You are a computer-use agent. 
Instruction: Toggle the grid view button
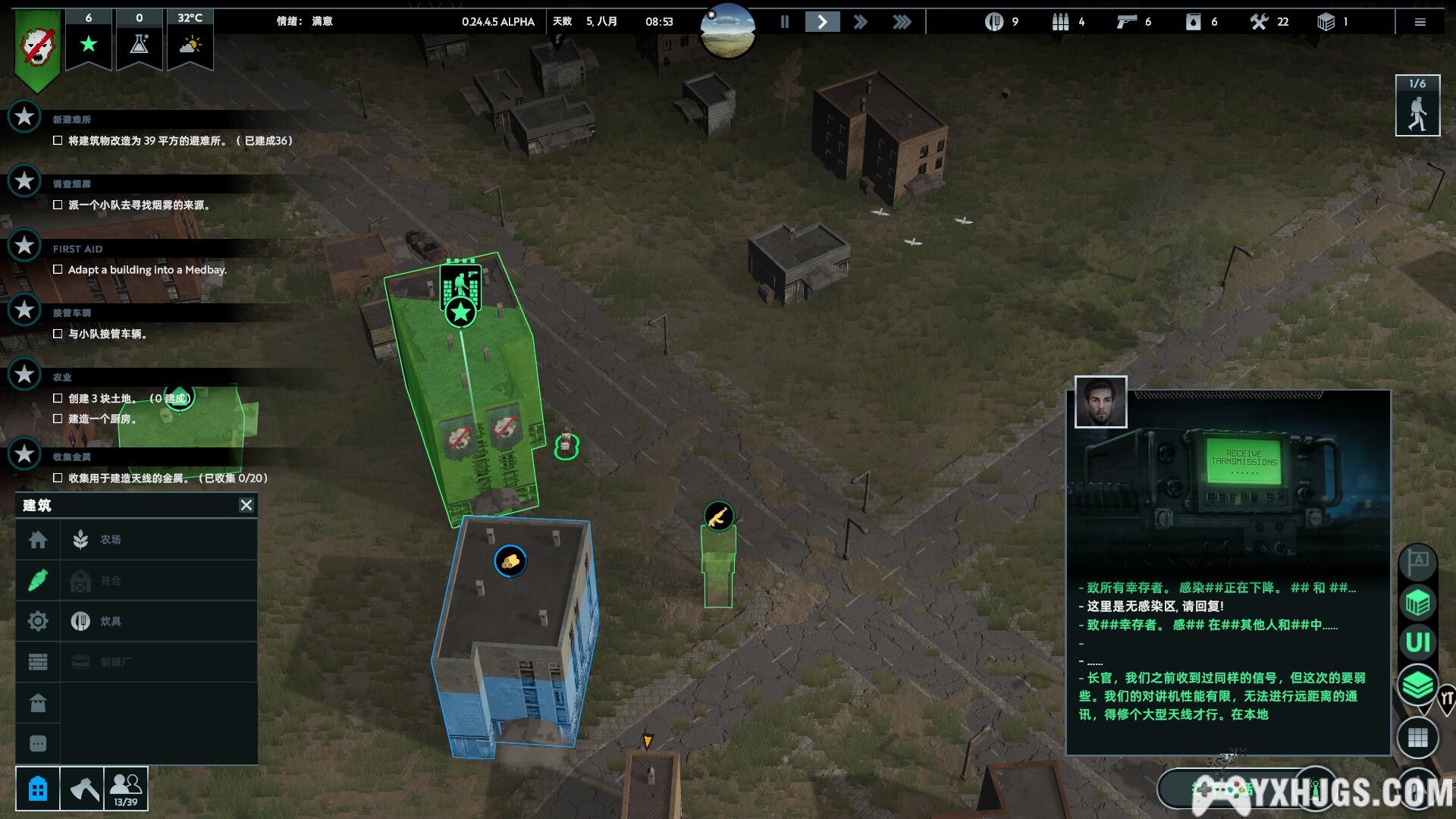pyautogui.click(x=1417, y=737)
